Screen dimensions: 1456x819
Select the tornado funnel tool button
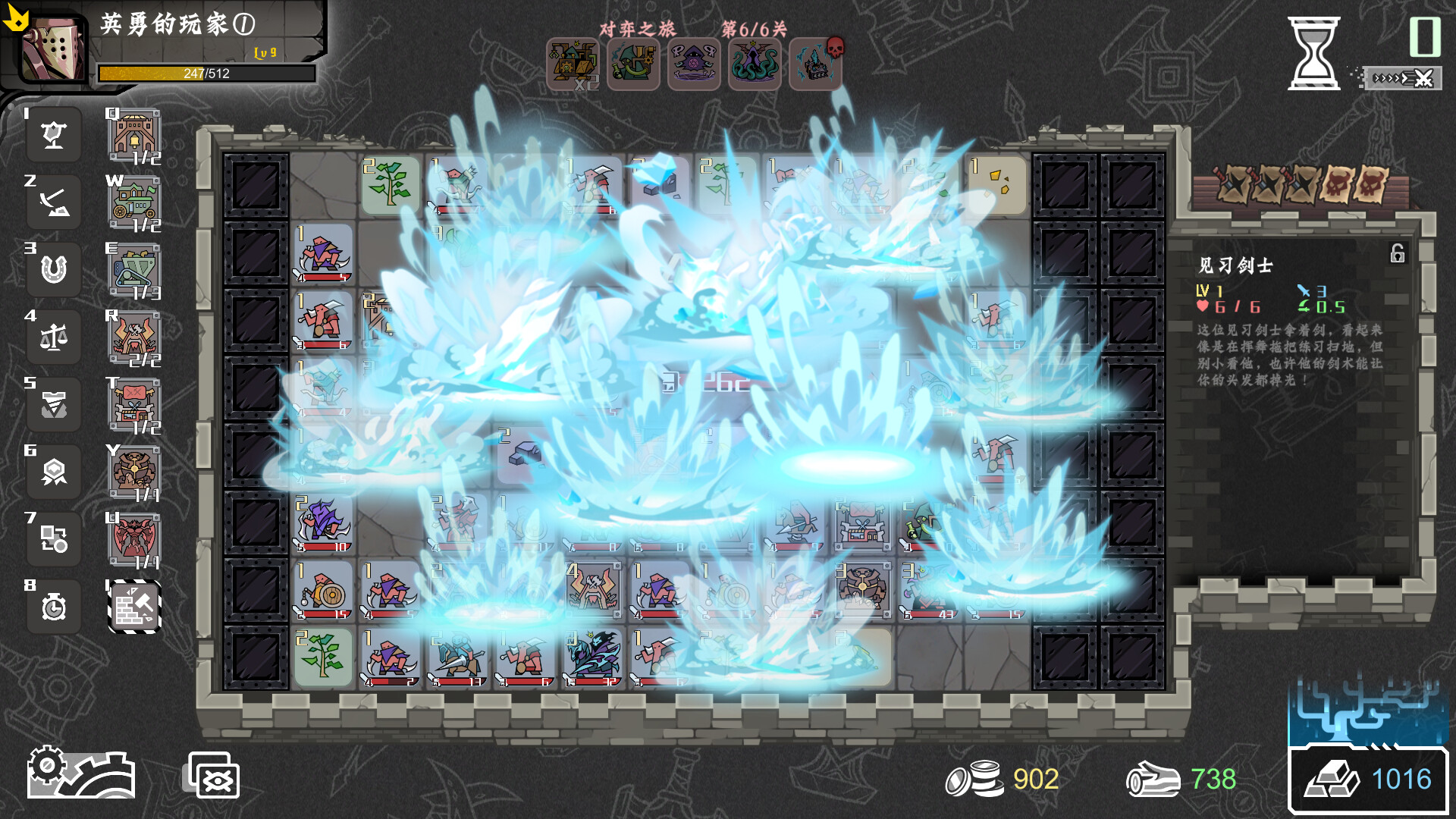(x=54, y=405)
